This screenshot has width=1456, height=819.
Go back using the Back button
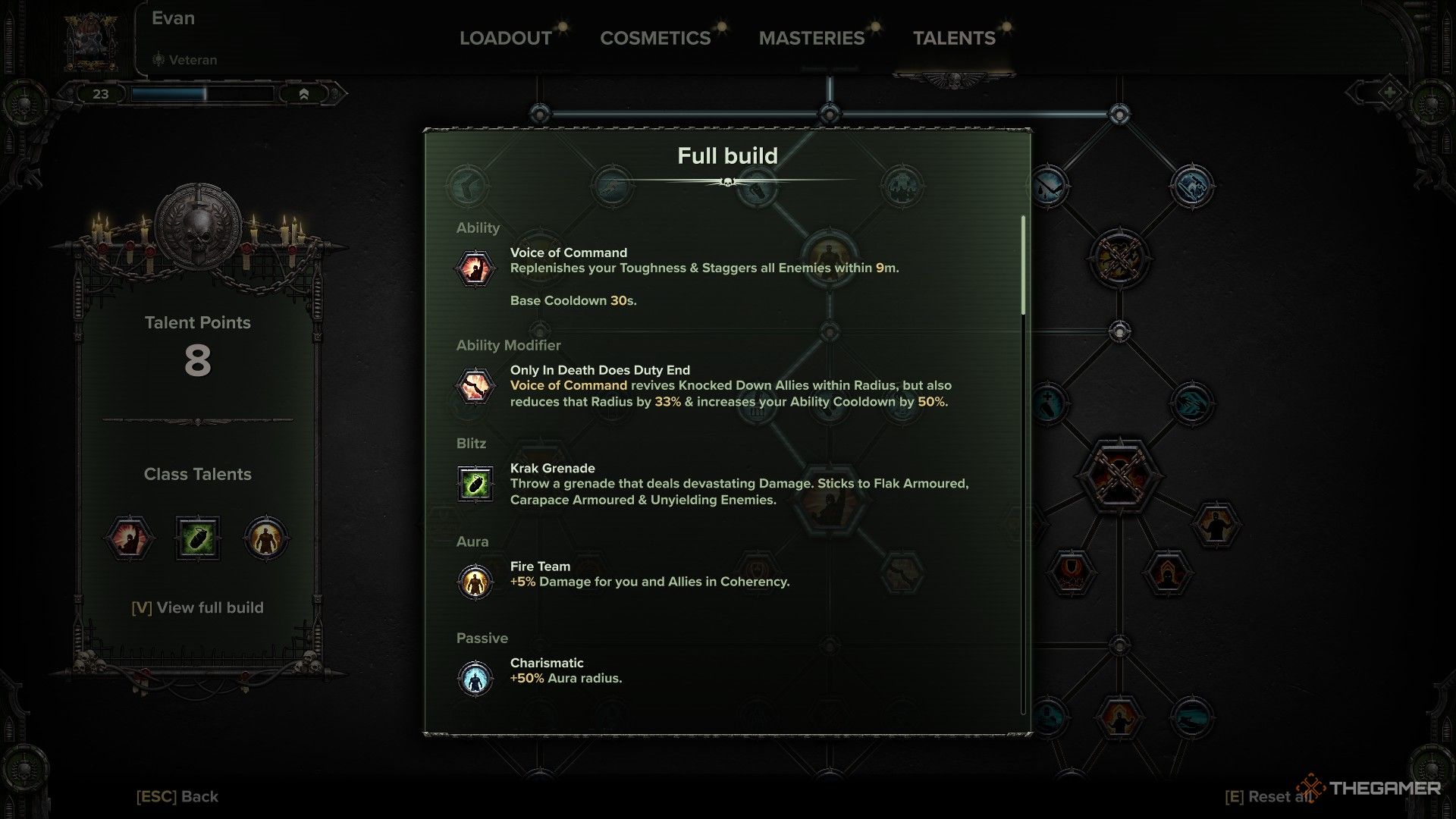177,796
